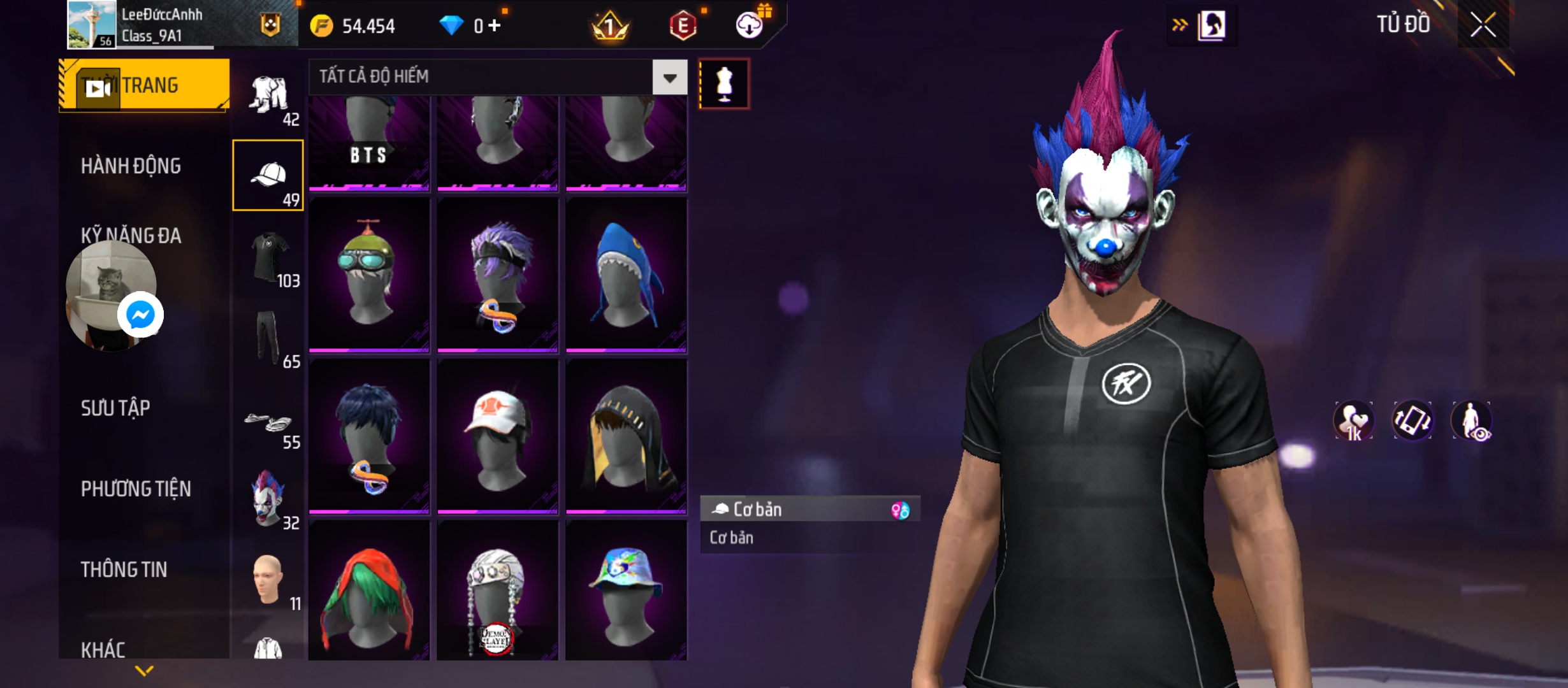Choose the black t-shirt tops category
Image resolution: width=1568 pixels, height=688 pixels.
point(268,257)
